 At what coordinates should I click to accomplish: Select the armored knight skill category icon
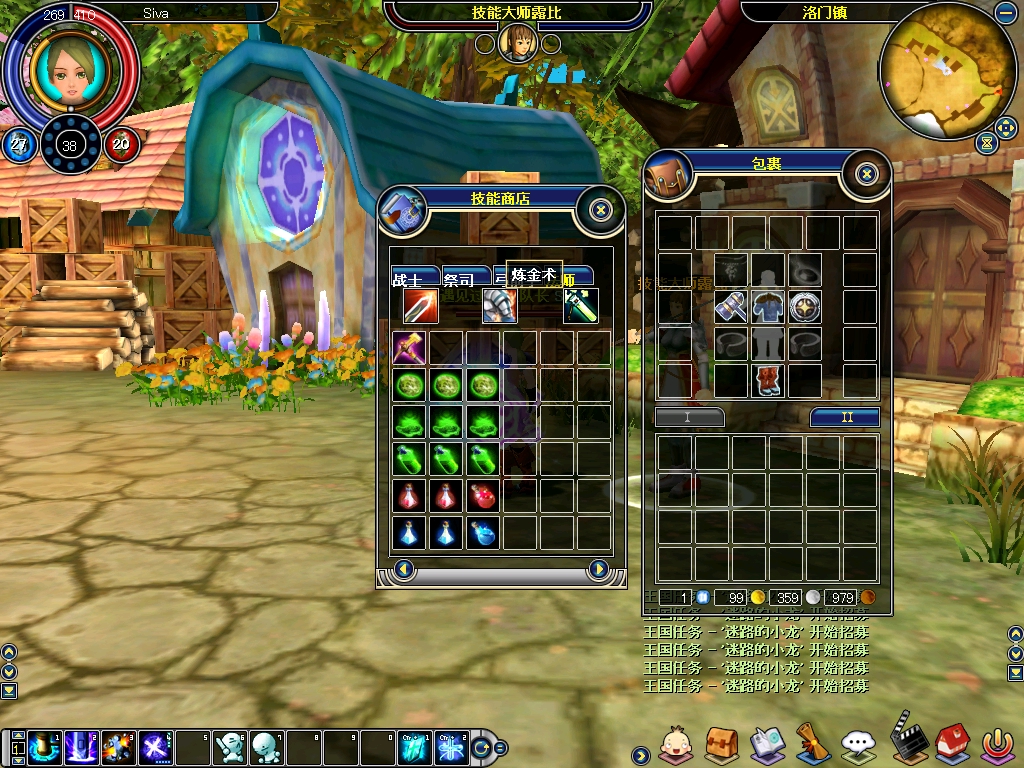[499, 306]
